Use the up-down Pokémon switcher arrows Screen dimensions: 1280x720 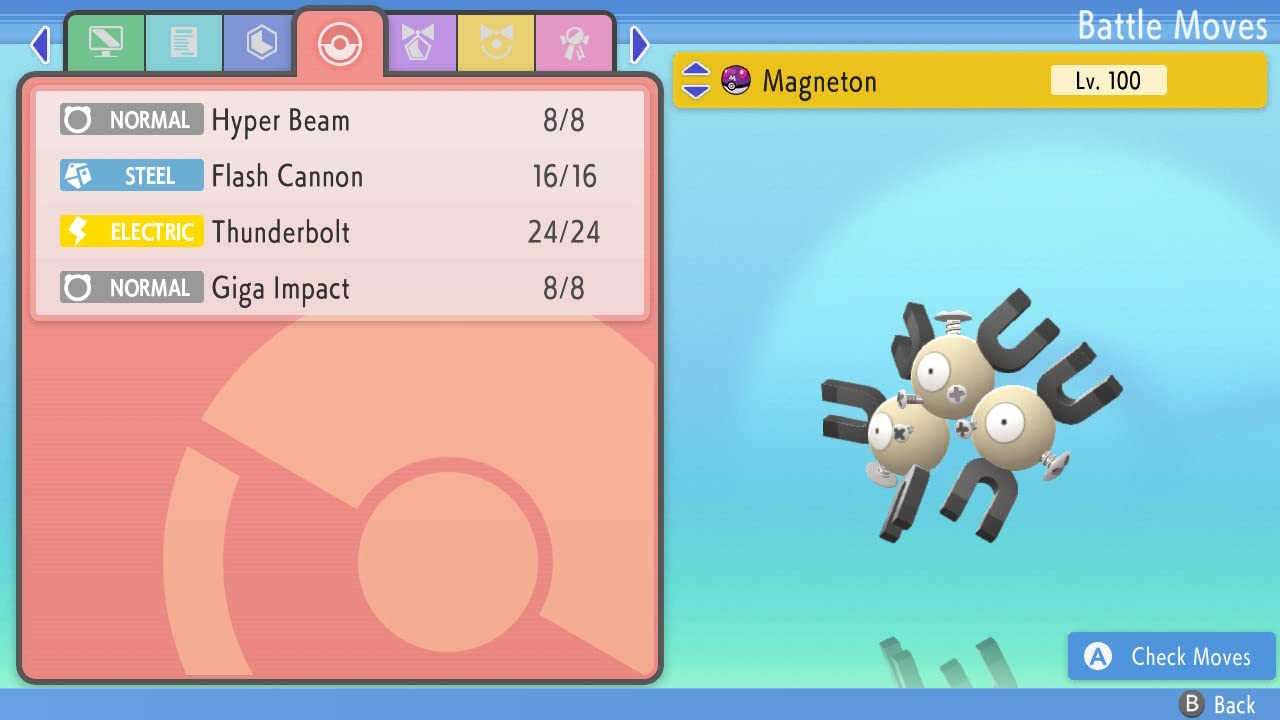click(694, 81)
